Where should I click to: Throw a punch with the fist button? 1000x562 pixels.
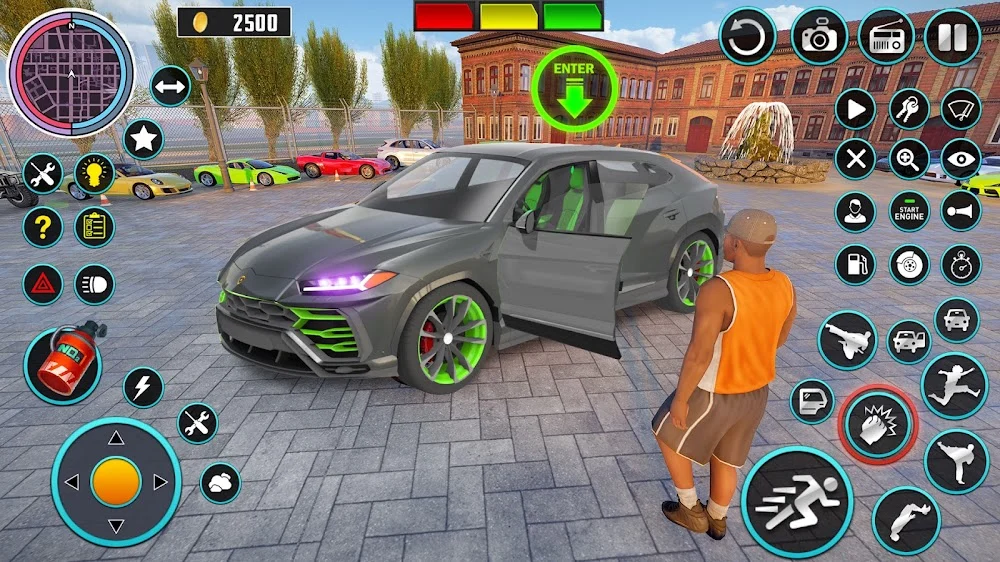[x=876, y=425]
